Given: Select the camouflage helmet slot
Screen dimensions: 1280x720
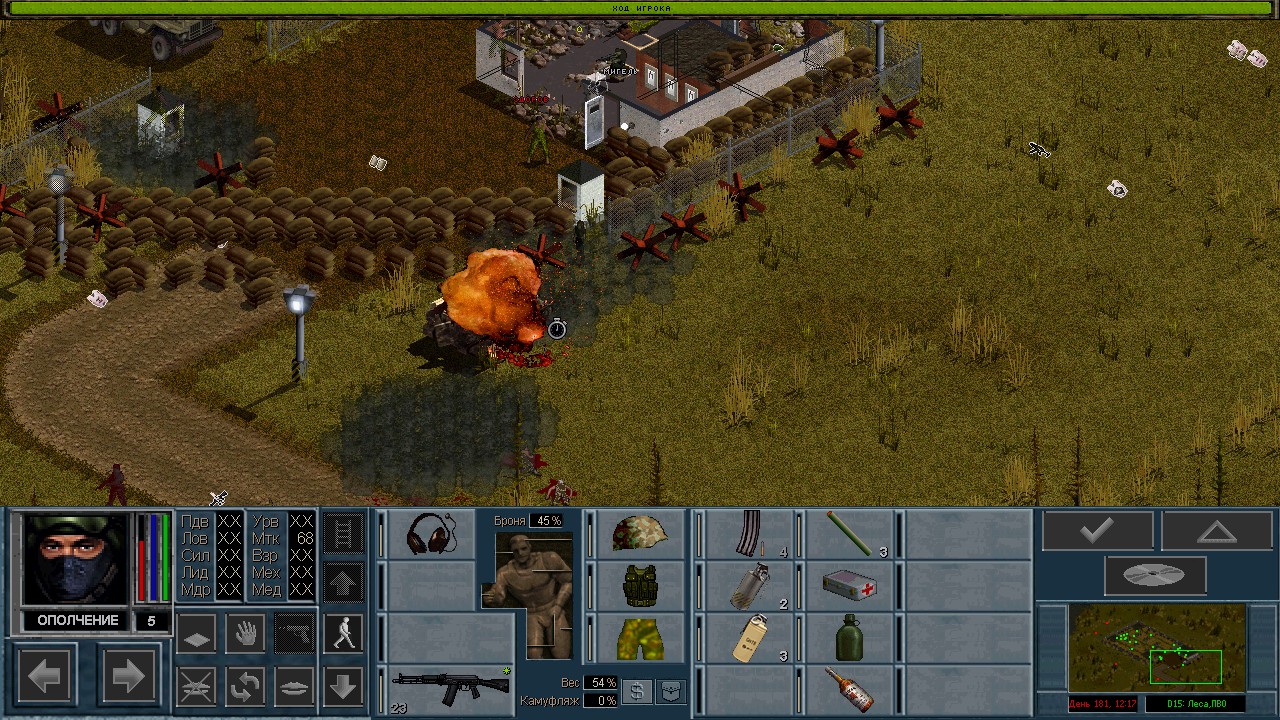Looking at the screenshot, I should pos(640,534).
